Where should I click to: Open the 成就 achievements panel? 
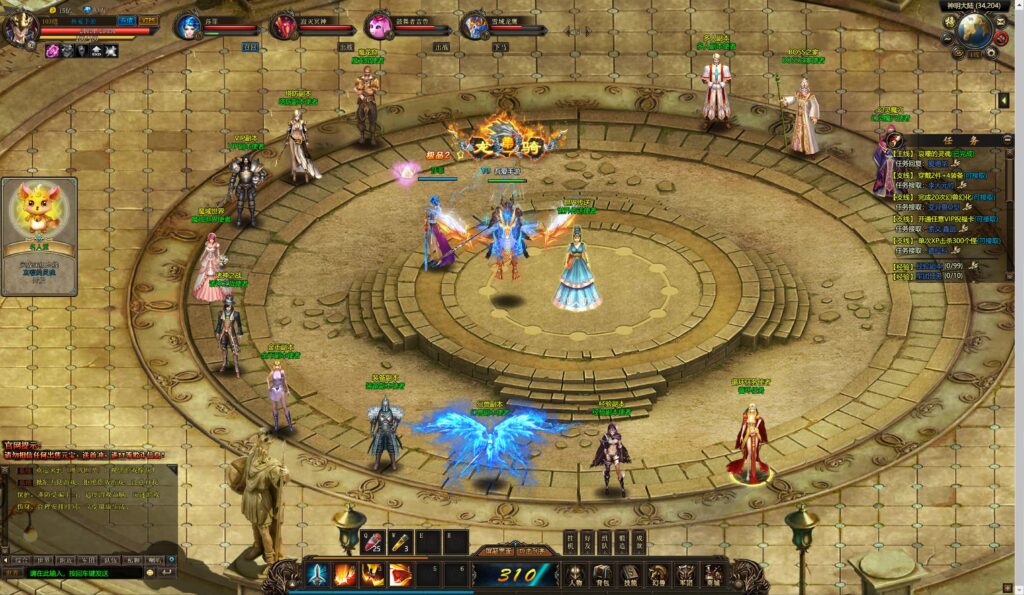click(x=640, y=540)
